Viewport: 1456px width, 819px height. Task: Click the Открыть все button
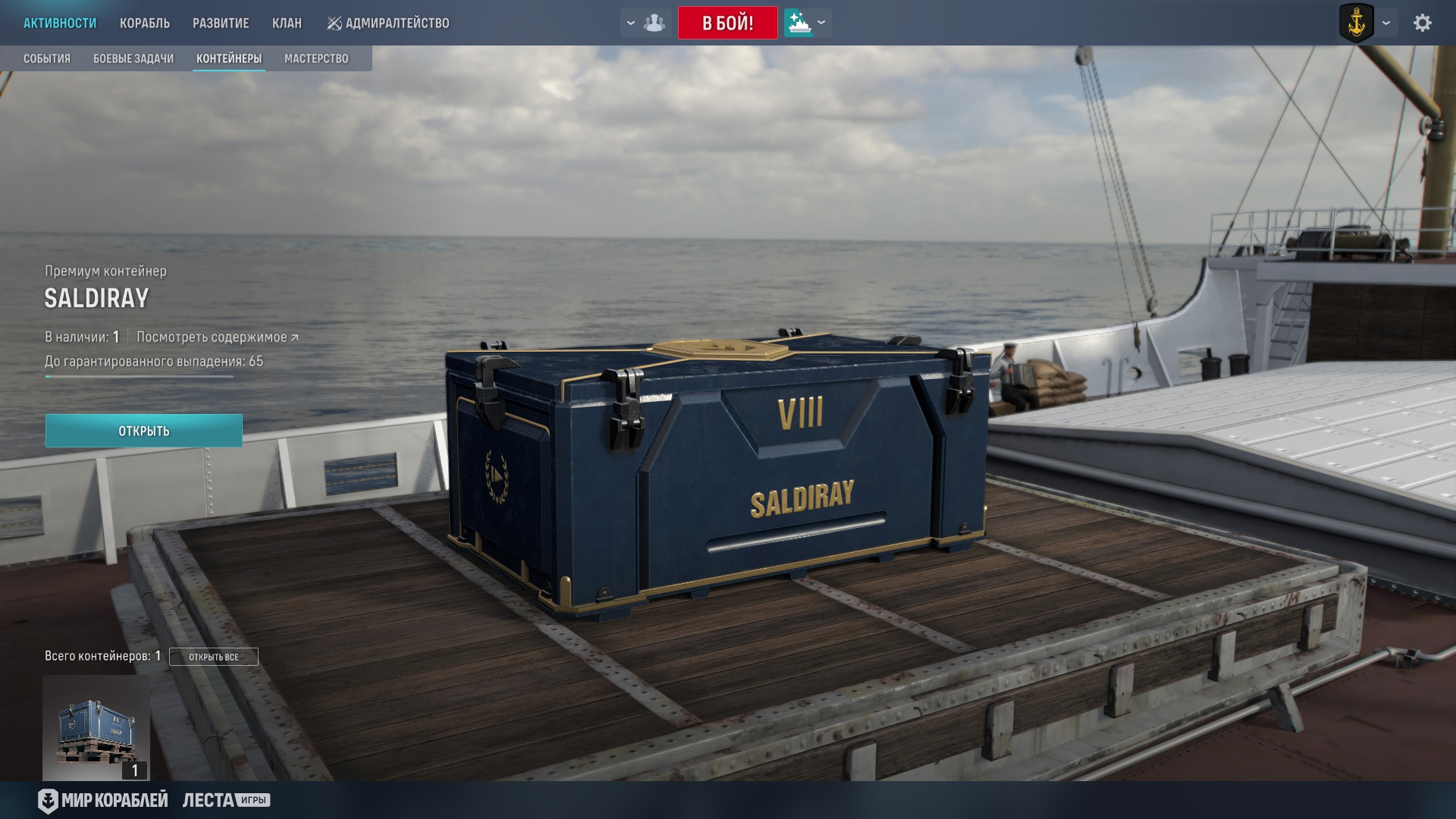coord(214,657)
